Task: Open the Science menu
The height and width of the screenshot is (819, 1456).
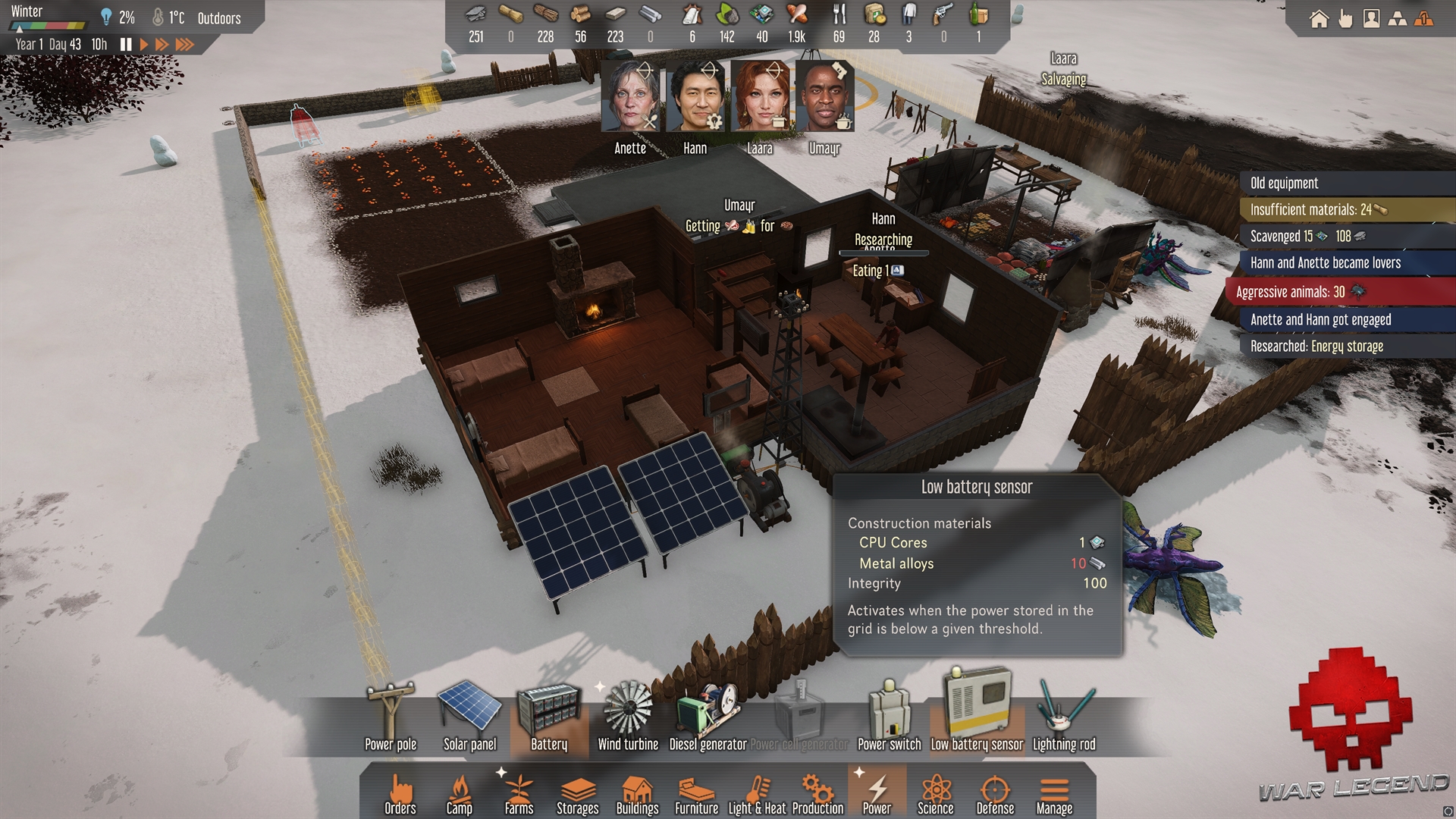Action: 936,794
